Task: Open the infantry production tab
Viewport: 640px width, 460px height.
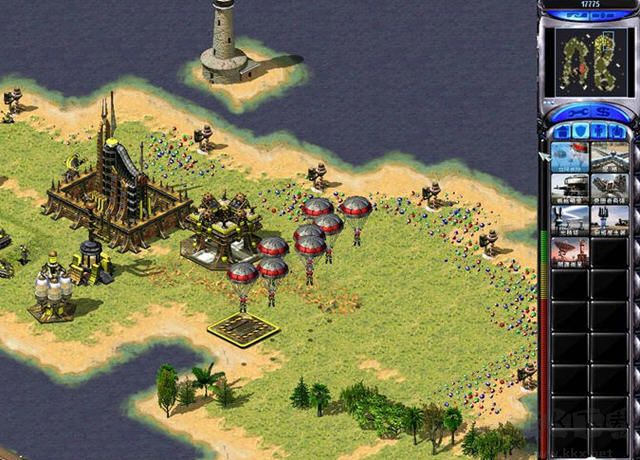Action: (x=598, y=131)
